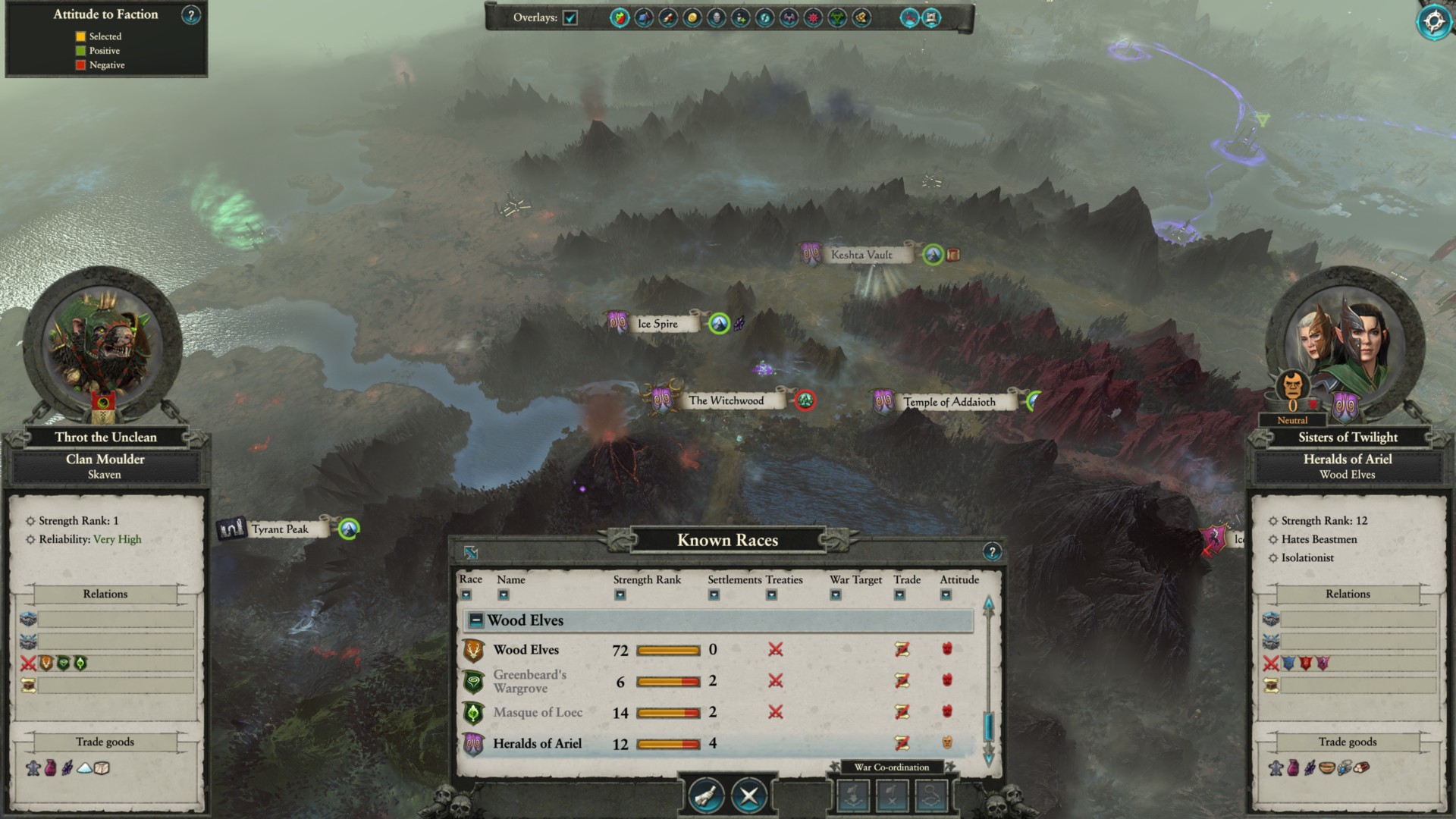Collapse the Wood Elves race group

pos(476,620)
